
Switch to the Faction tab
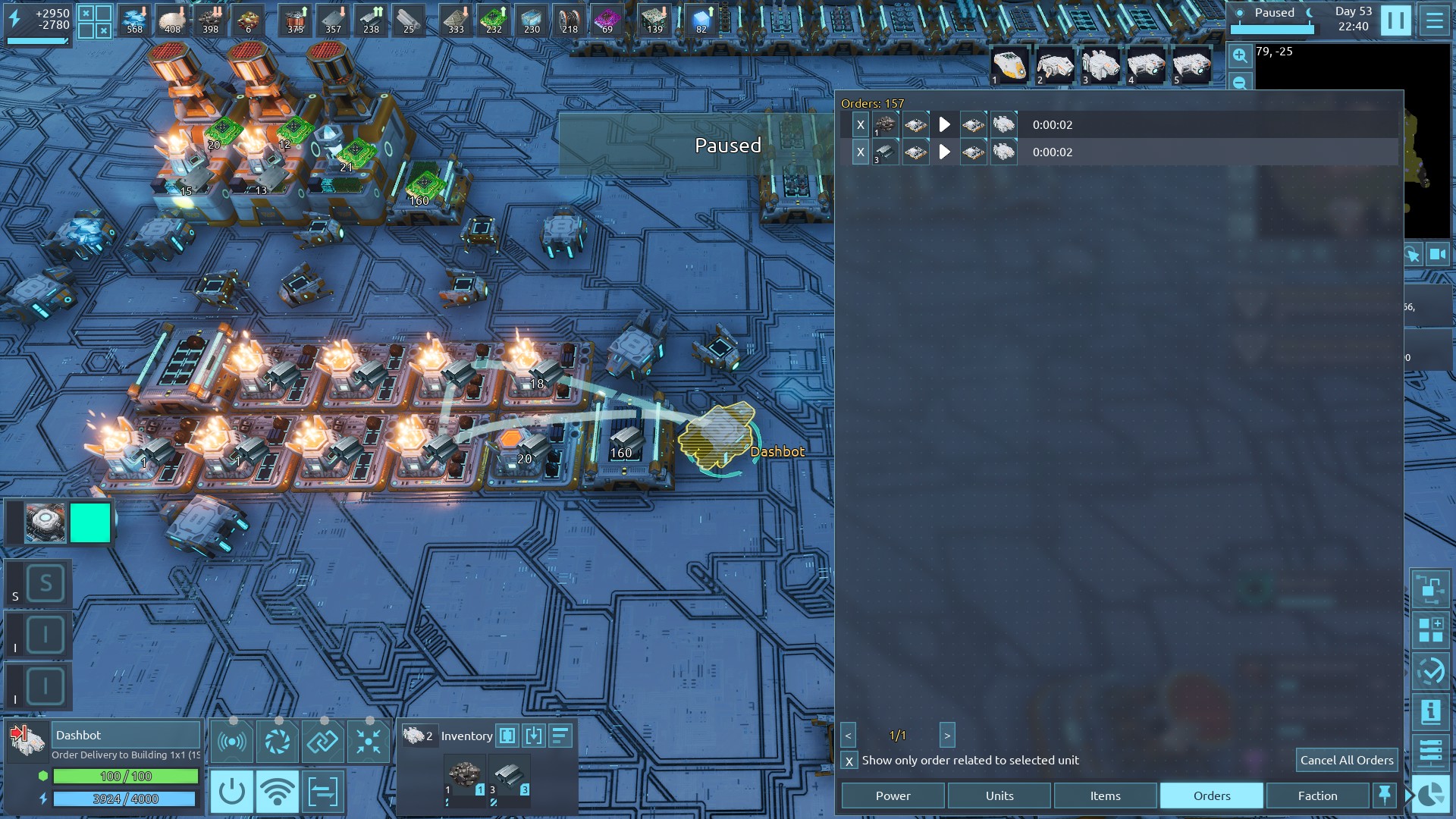(x=1317, y=795)
